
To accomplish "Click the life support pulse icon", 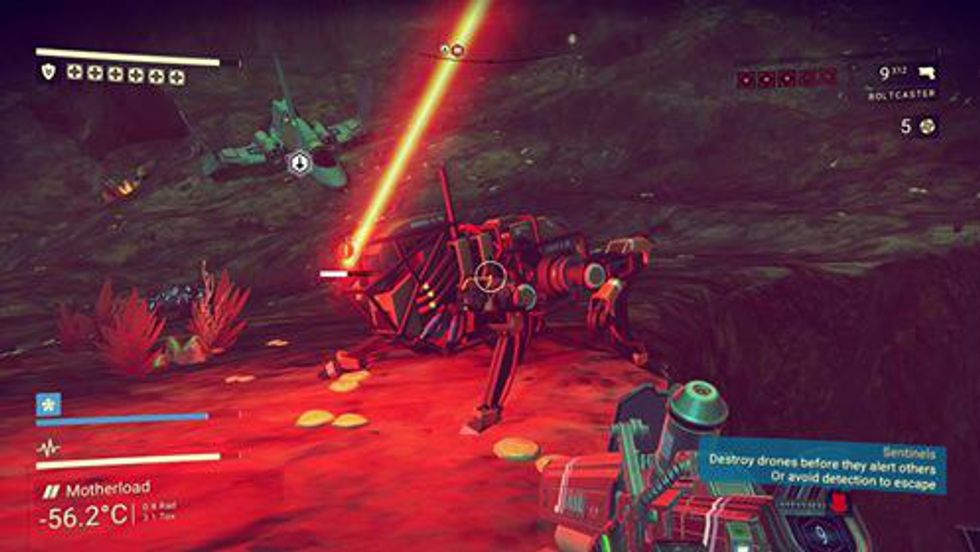I will tap(47, 448).
